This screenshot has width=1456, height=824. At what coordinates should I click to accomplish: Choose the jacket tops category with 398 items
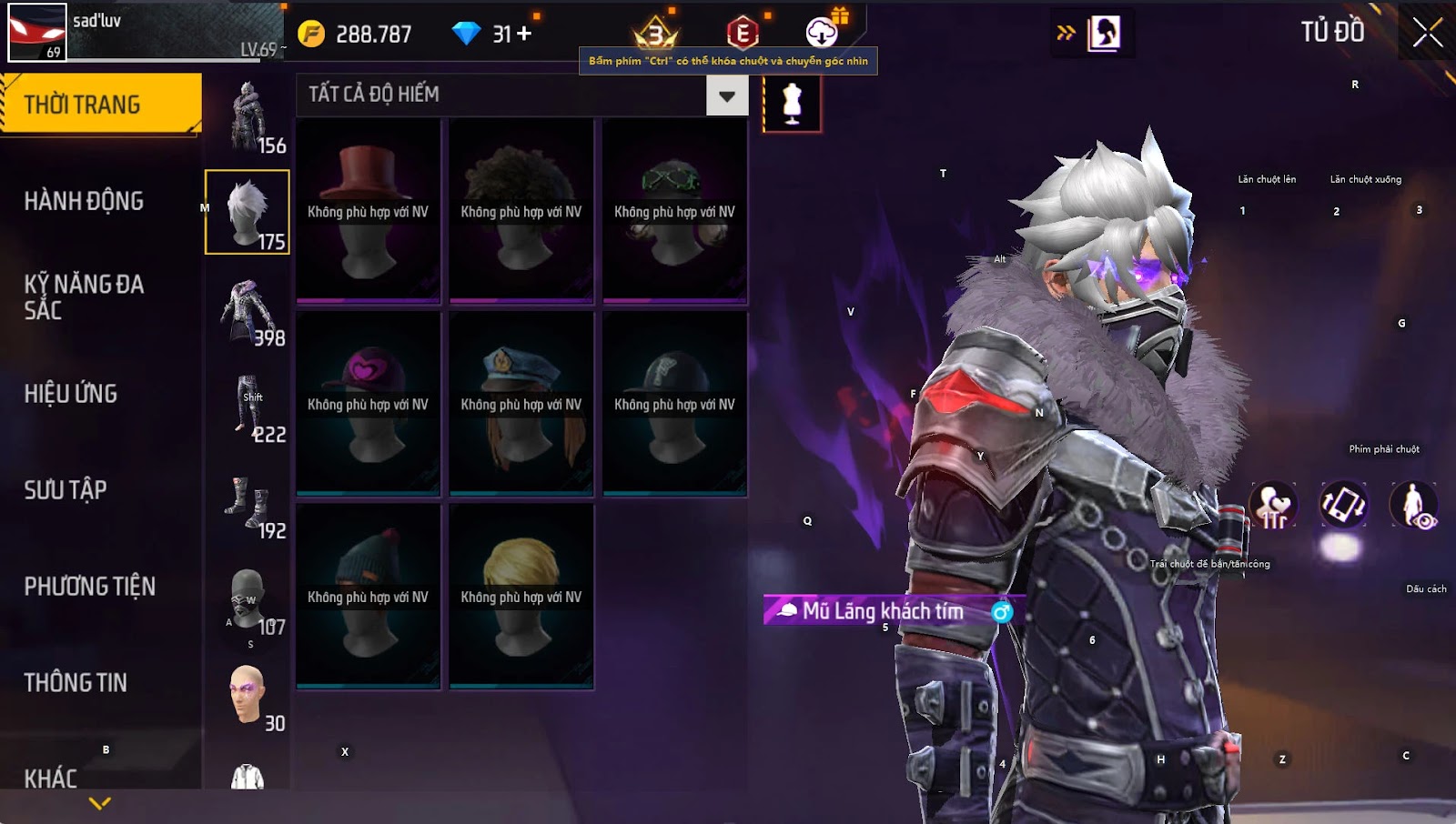[x=248, y=309]
